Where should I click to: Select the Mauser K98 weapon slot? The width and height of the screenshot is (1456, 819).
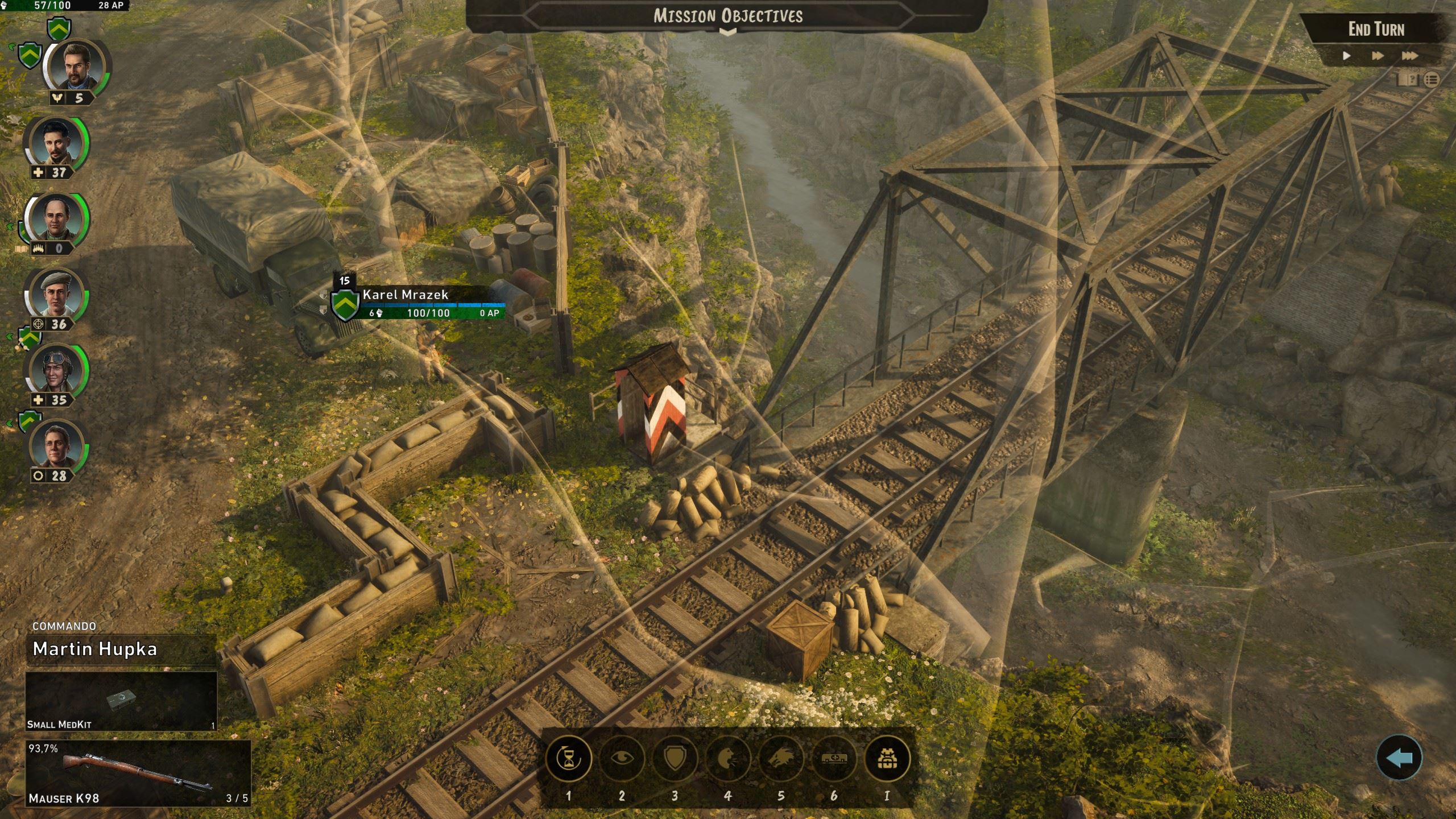138,772
